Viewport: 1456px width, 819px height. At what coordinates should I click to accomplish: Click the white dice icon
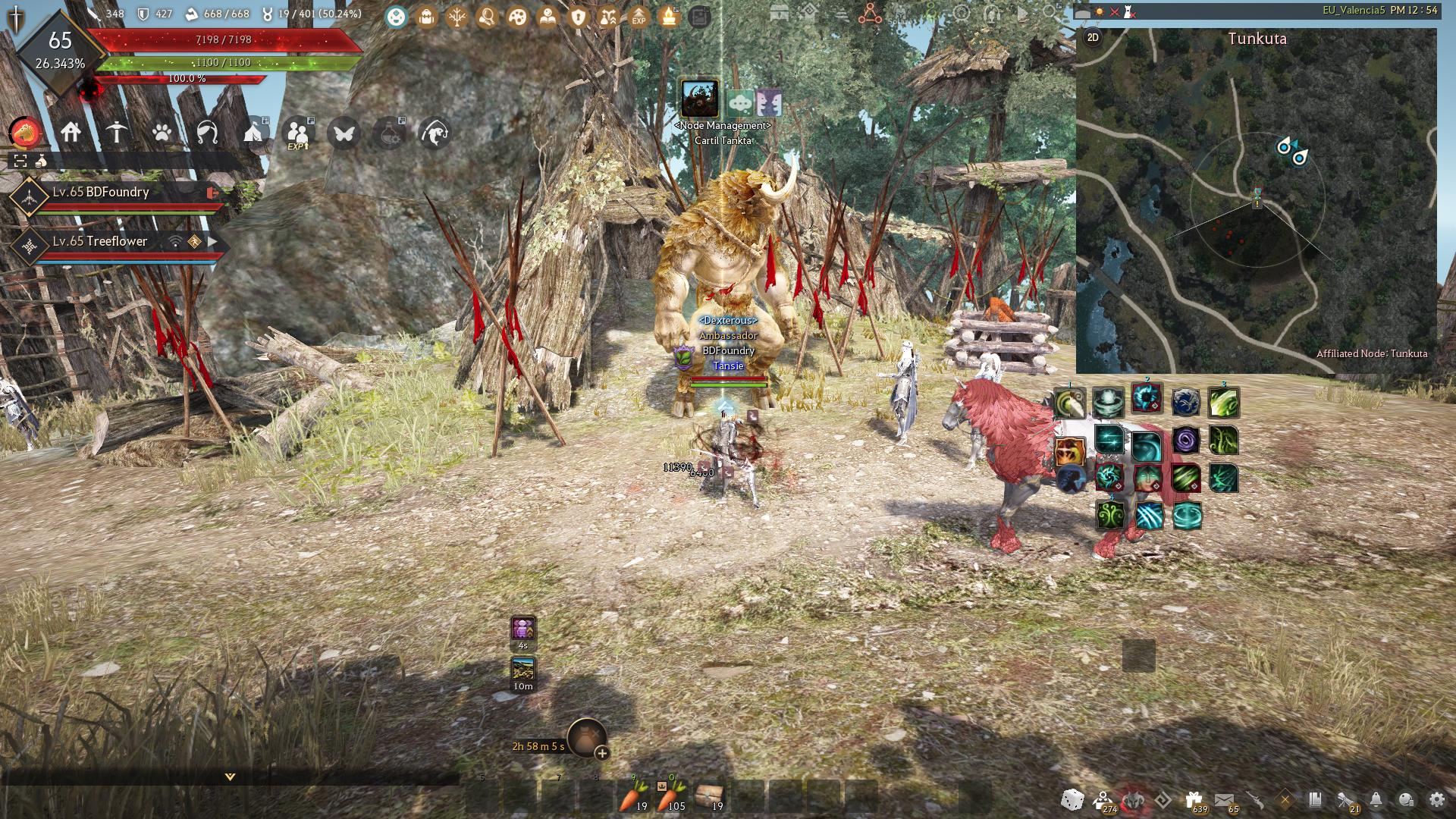click(x=1072, y=799)
